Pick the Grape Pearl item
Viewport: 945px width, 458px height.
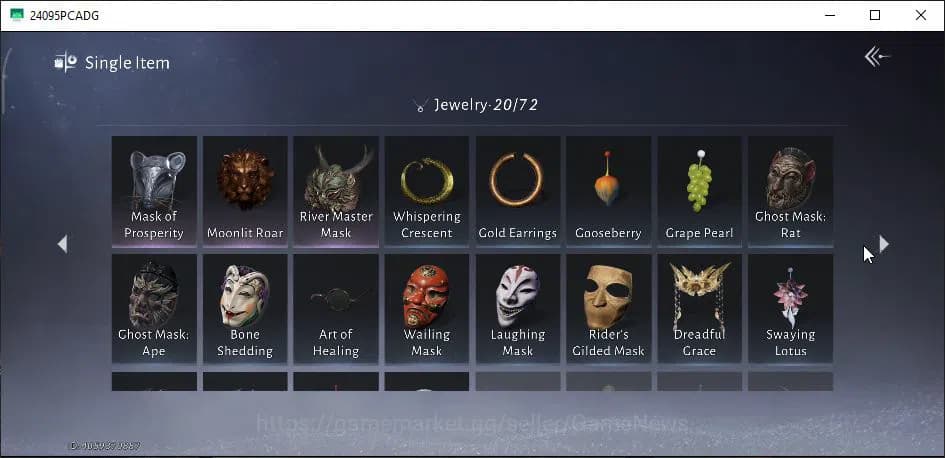click(699, 190)
